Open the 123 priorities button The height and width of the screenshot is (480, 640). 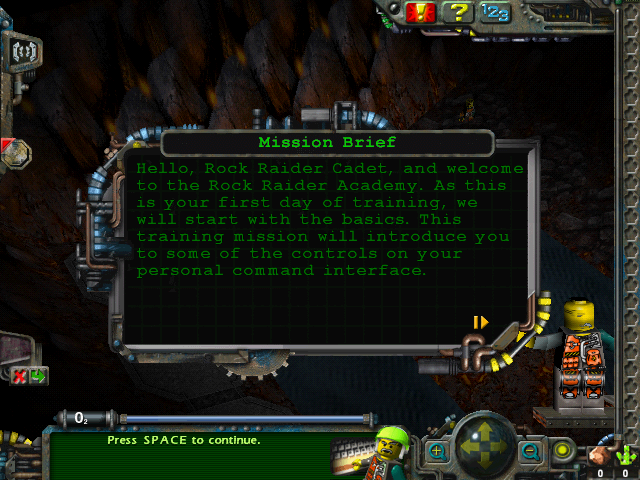[494, 12]
